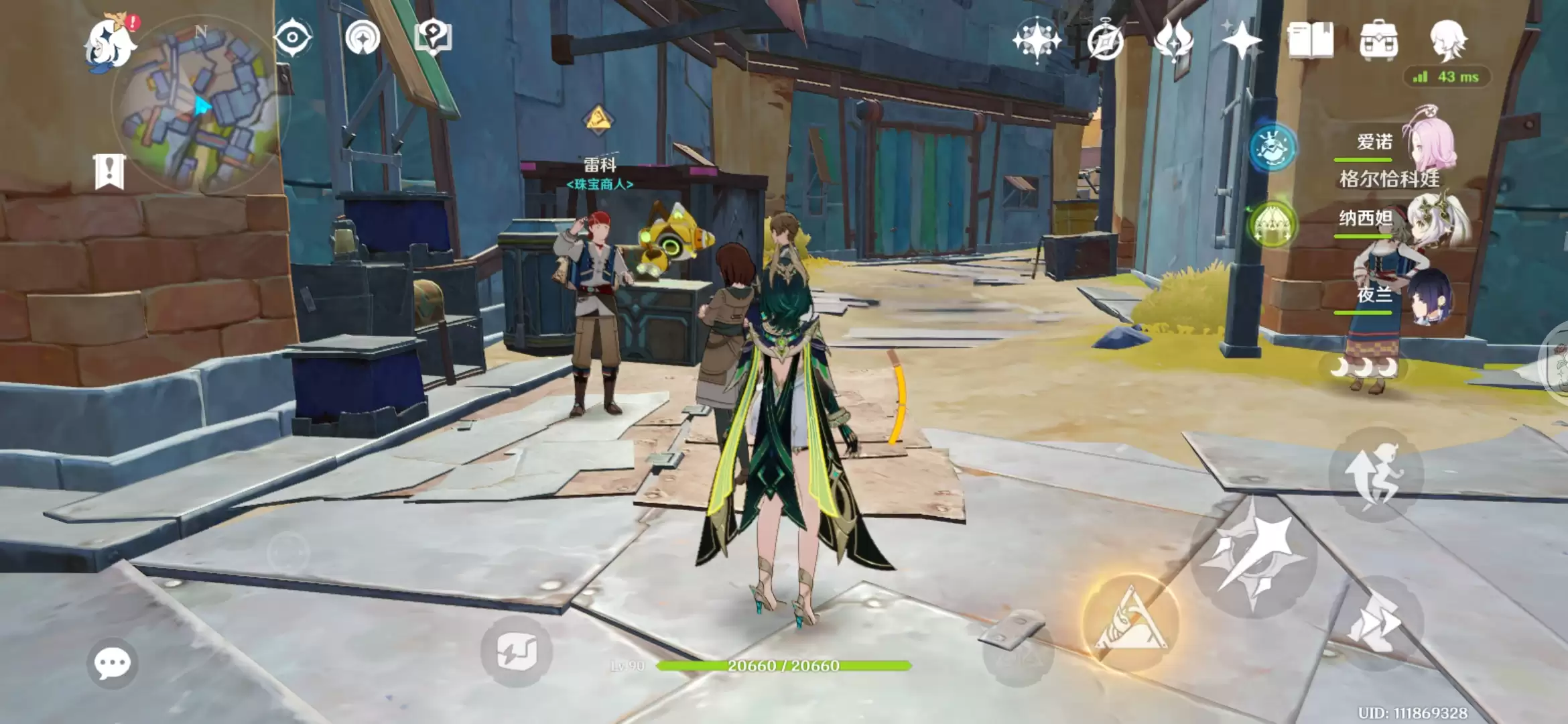Viewport: 1568px width, 724px height.
Task: Open the handbook book icon
Action: tap(1311, 40)
